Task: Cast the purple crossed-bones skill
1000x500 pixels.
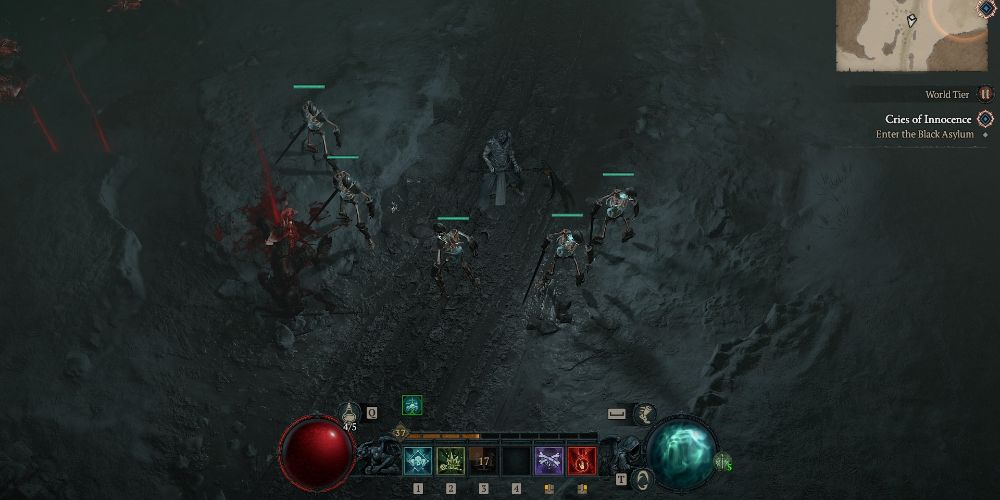Action: coord(548,461)
